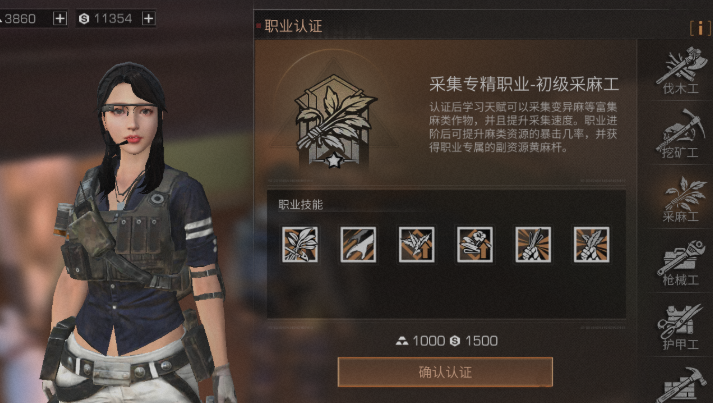Select the 挖矿工 miner profession tab
Screen dimensions: 713x403
tap(680, 135)
